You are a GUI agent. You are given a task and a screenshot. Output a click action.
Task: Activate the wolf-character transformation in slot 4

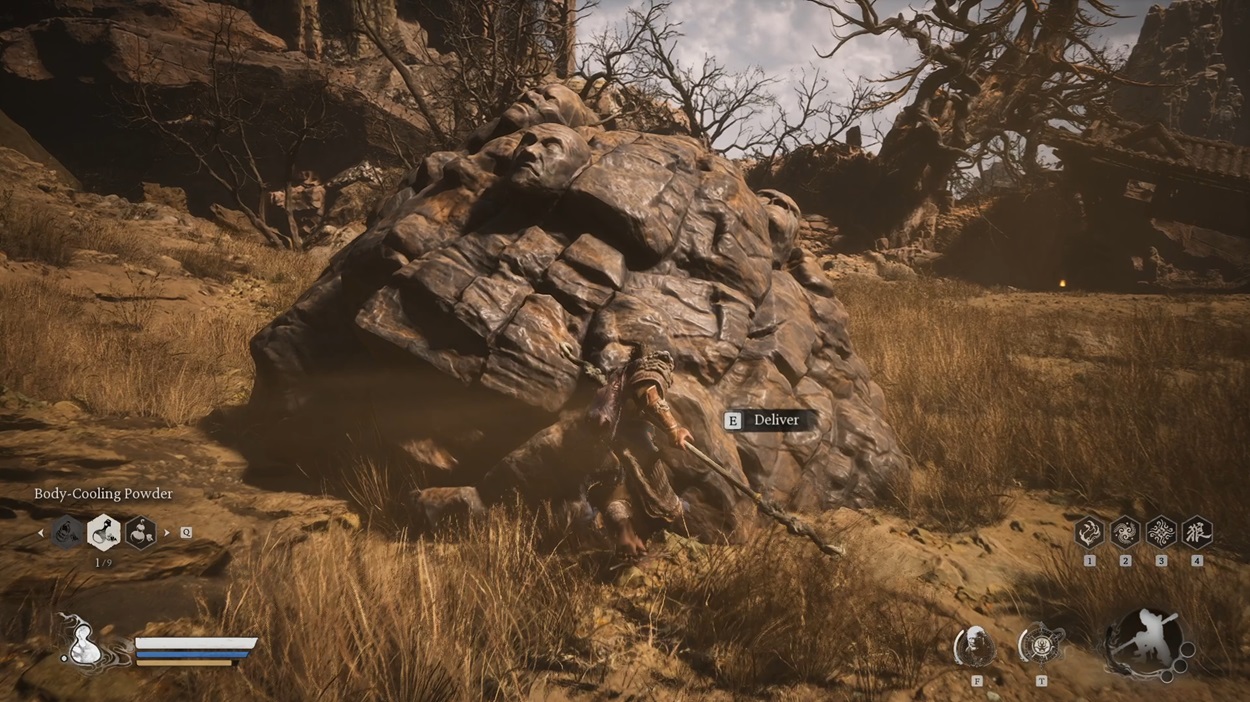click(x=1197, y=531)
